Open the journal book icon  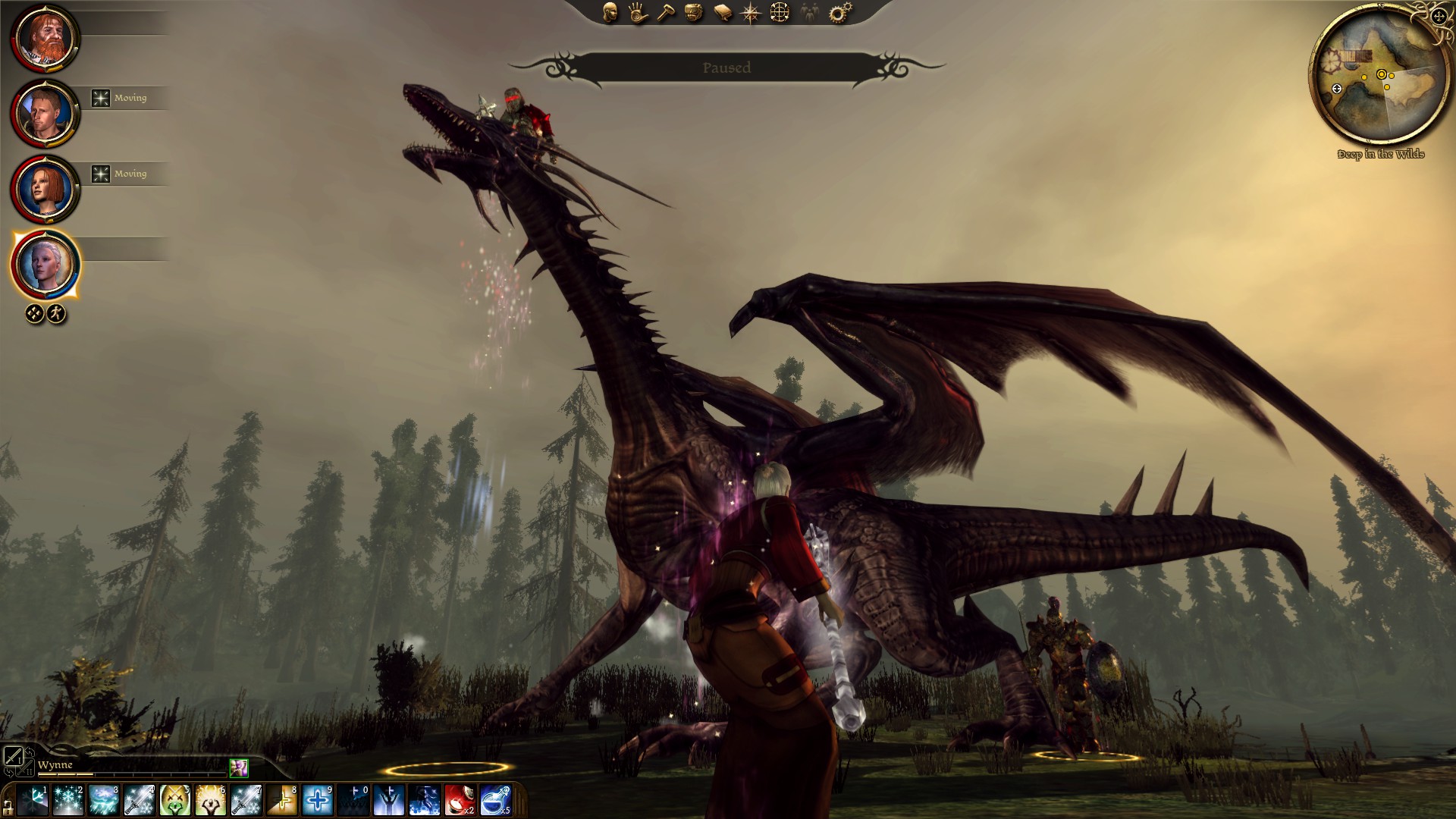(723, 12)
